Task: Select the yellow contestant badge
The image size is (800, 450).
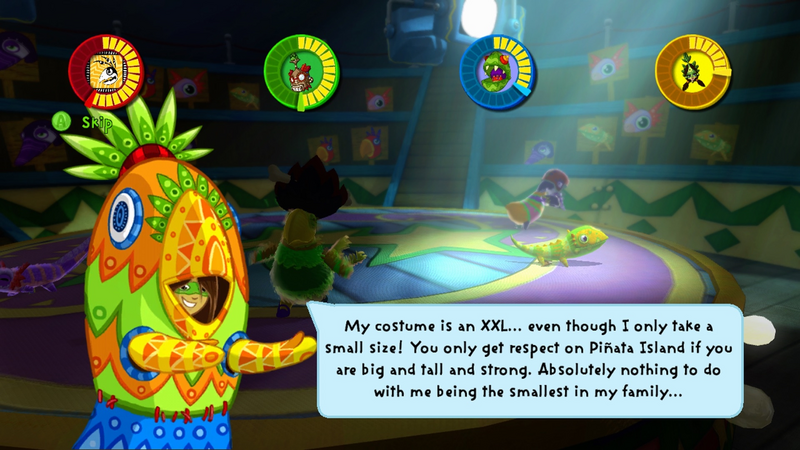Action: (692, 71)
